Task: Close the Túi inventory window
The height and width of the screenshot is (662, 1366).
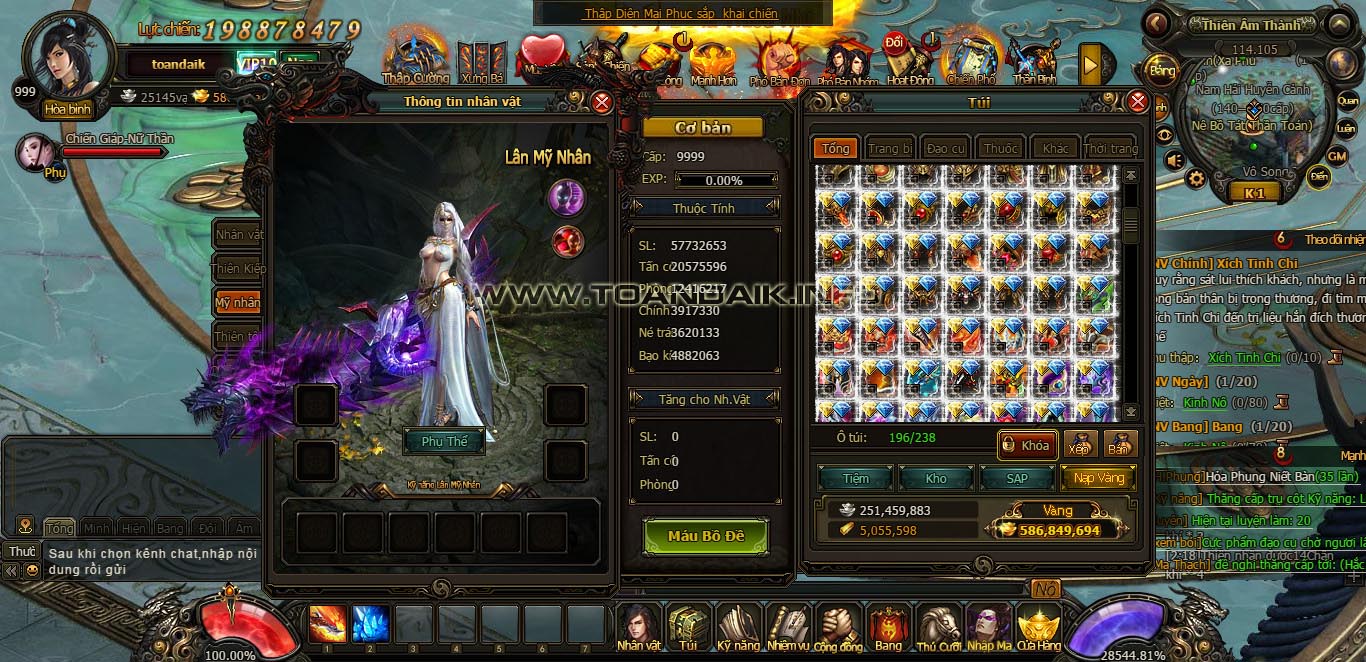Action: pos(1138,102)
